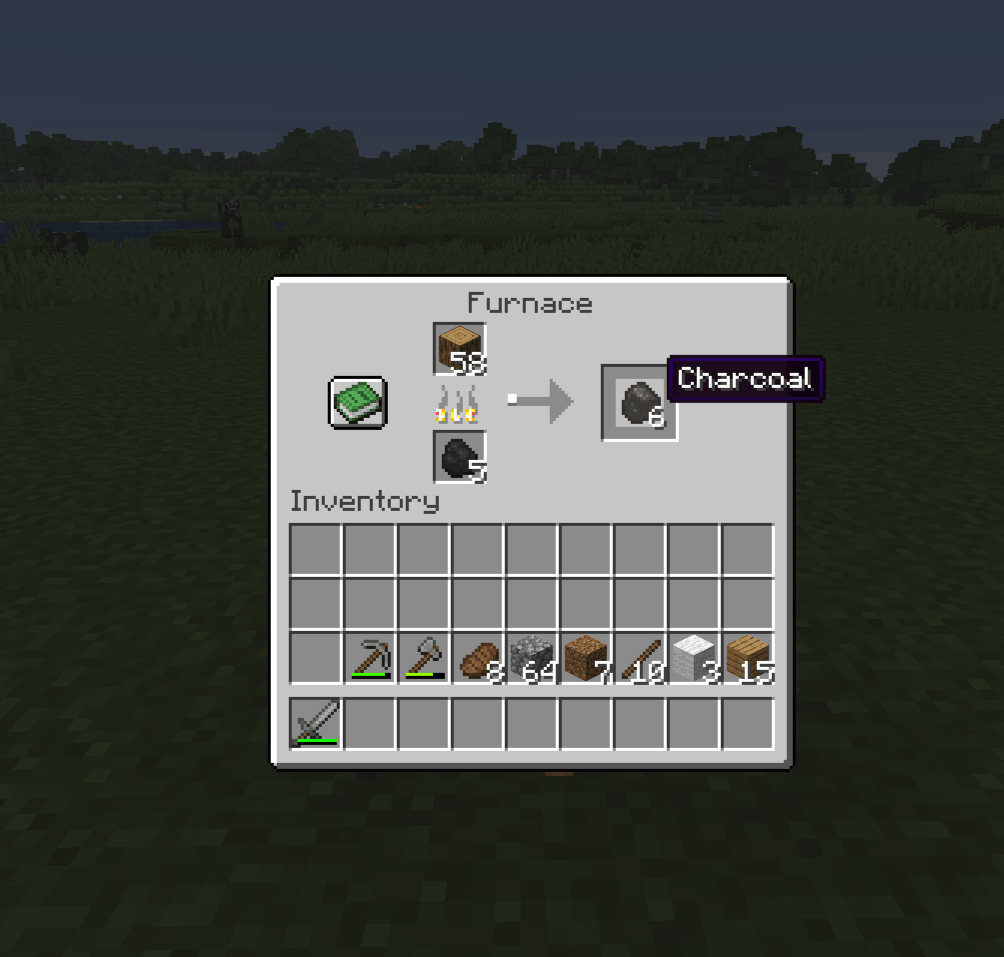Select the 7 dirt blocks

586,658
